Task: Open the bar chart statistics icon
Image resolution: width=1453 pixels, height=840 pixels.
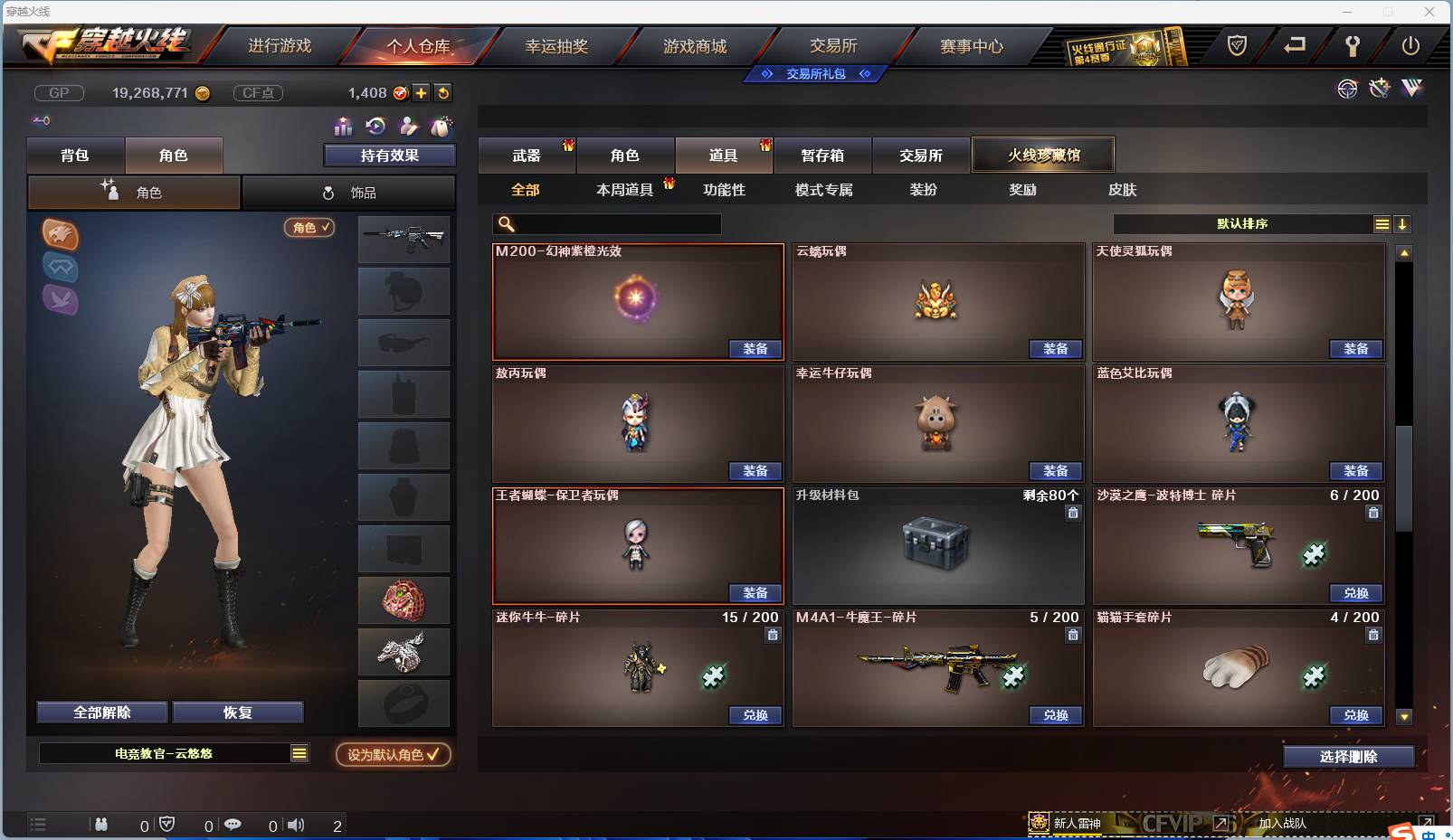Action: pos(342,127)
